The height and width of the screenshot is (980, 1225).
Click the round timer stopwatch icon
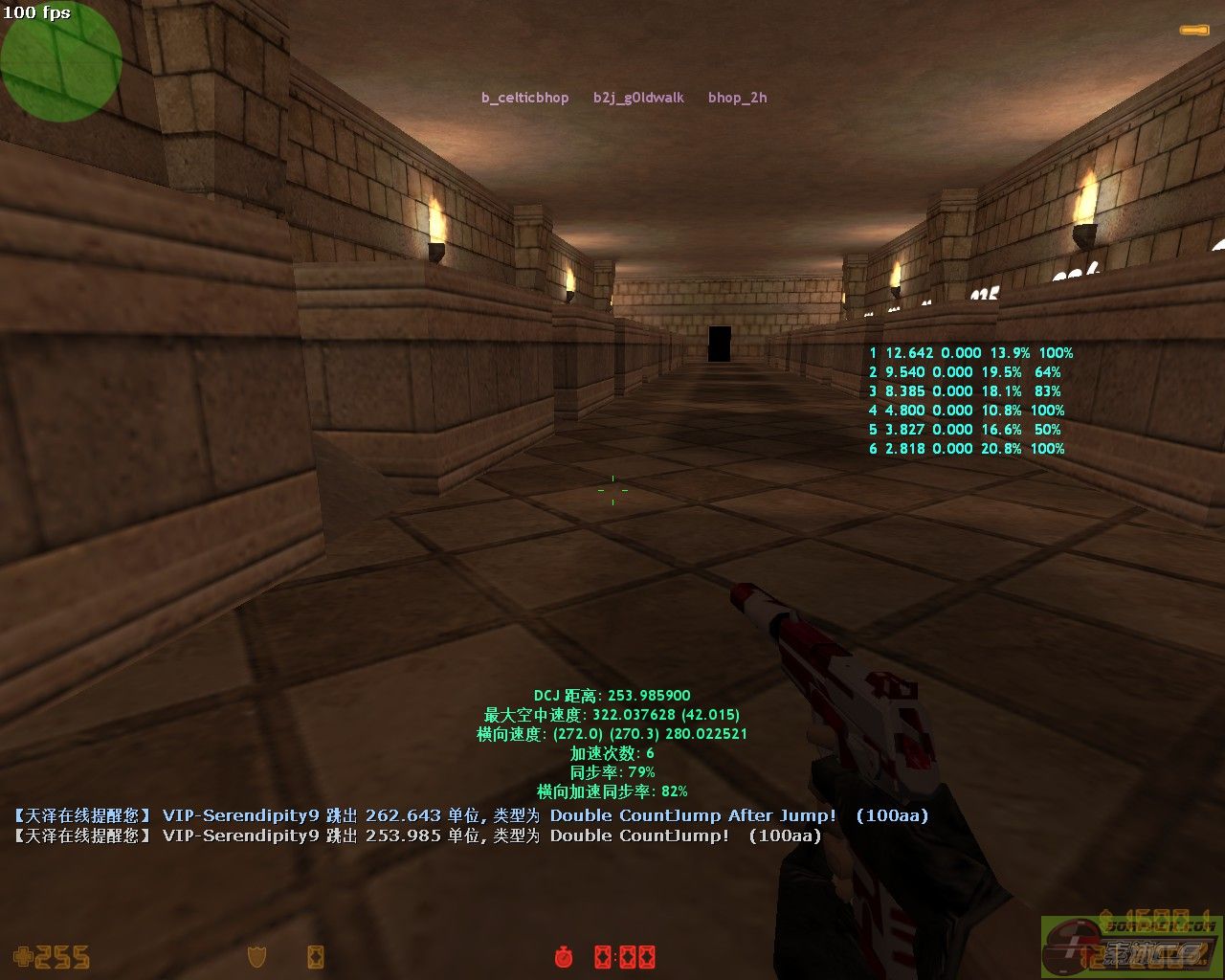pyautogui.click(x=564, y=956)
